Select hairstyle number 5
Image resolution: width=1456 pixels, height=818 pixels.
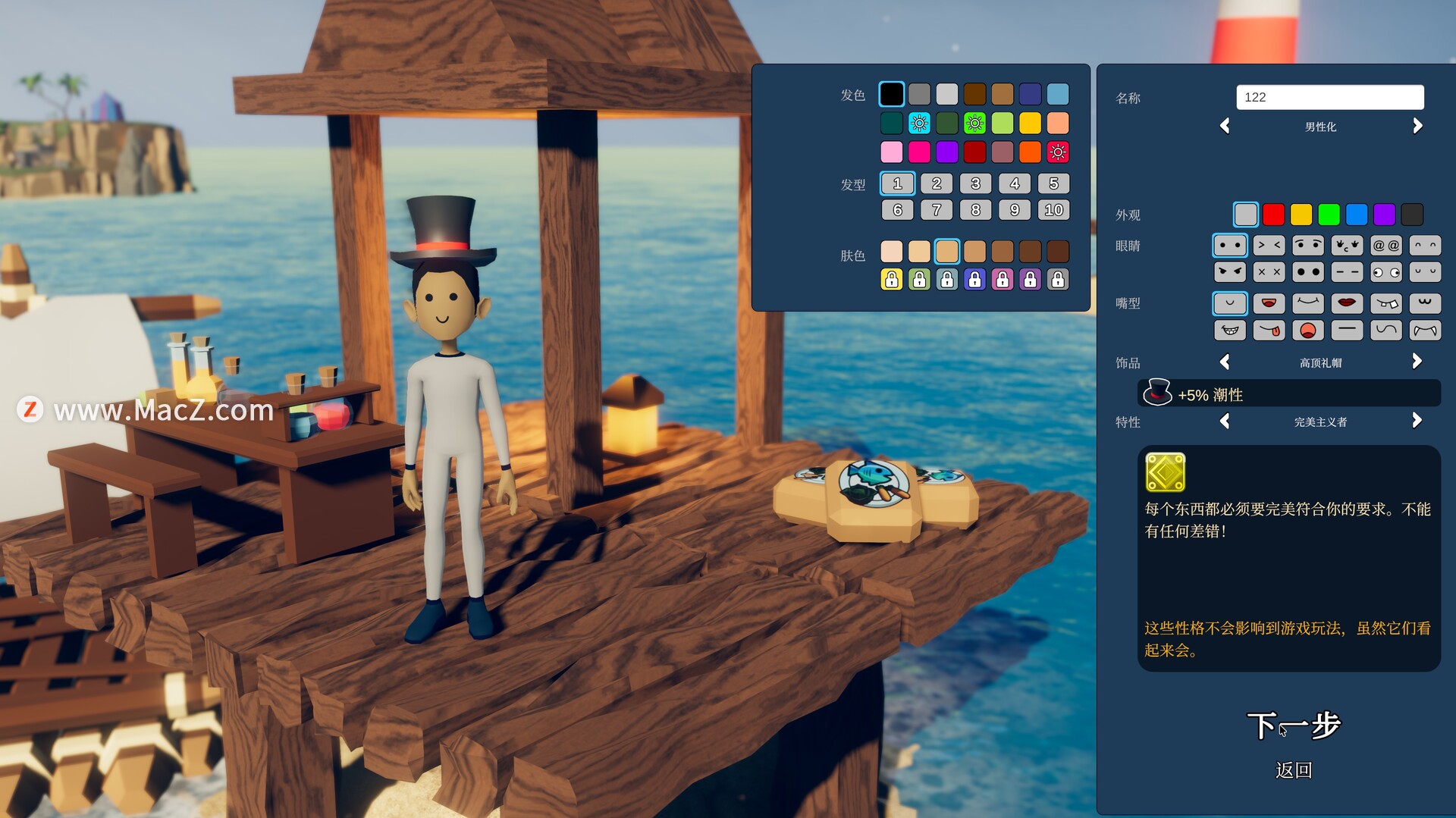1053,183
